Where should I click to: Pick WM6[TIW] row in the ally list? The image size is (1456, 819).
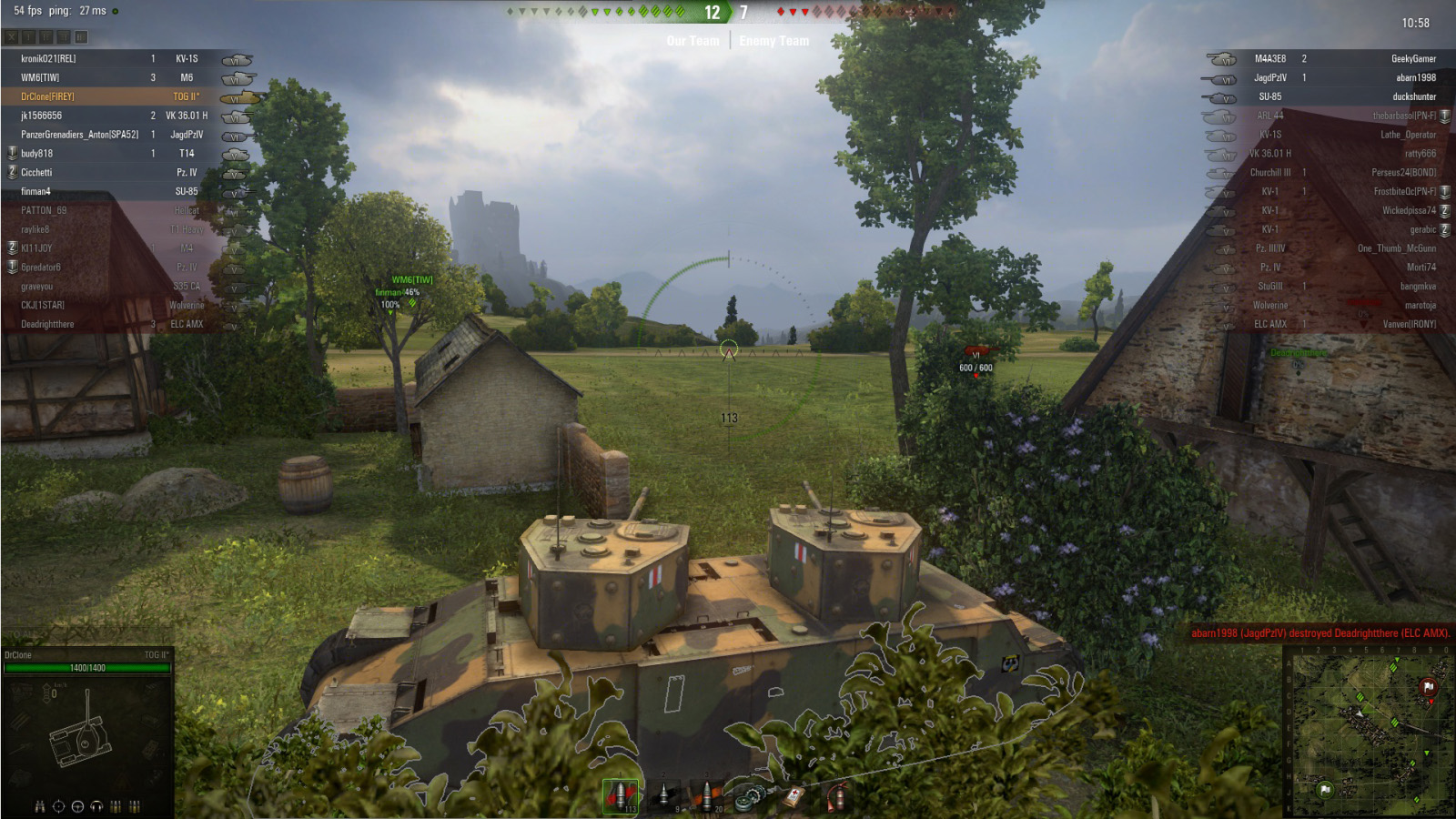click(x=41, y=77)
